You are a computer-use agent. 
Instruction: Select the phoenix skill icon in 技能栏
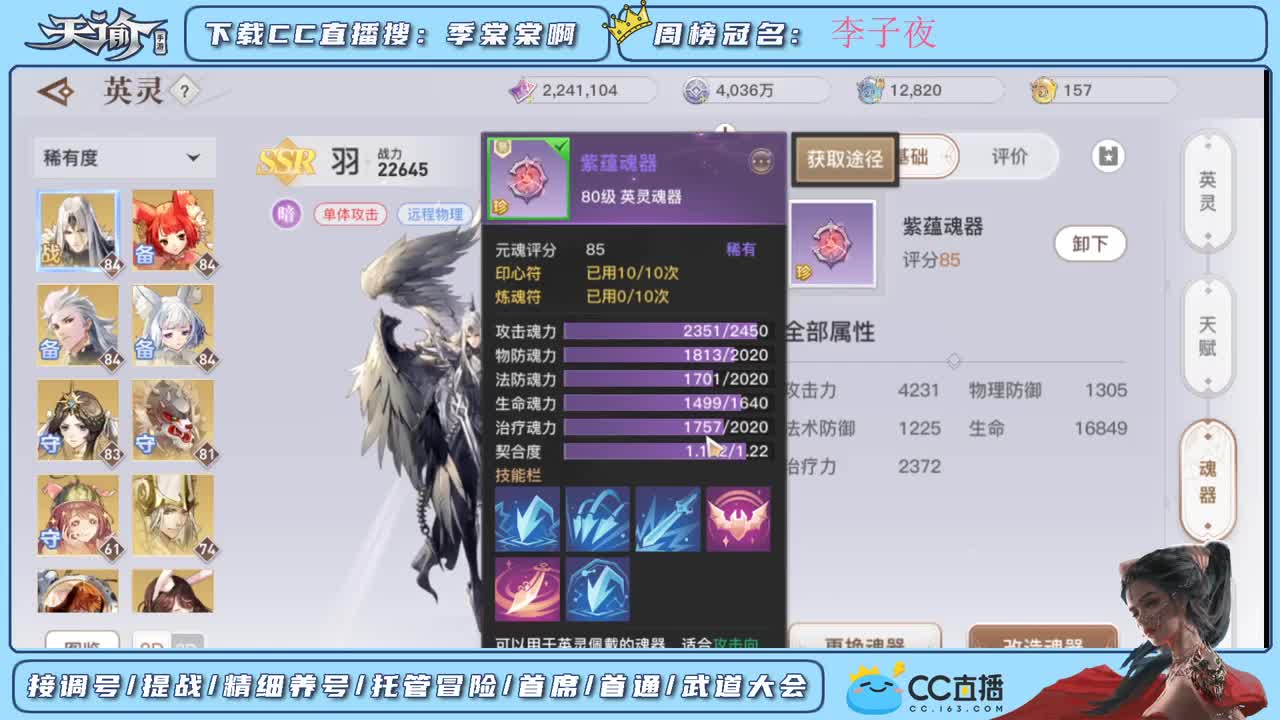coord(739,517)
